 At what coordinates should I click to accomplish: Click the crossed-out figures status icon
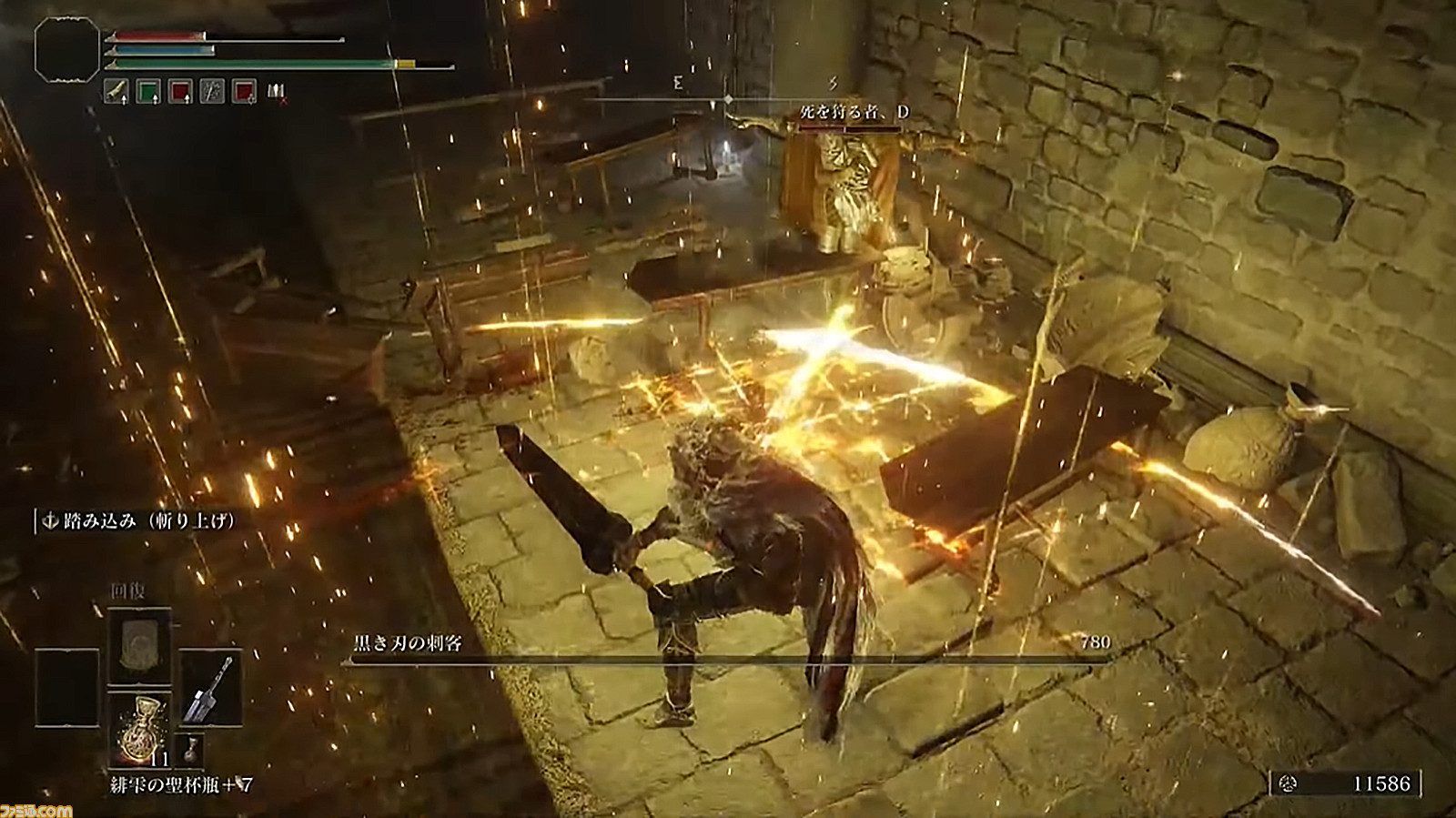click(x=277, y=91)
